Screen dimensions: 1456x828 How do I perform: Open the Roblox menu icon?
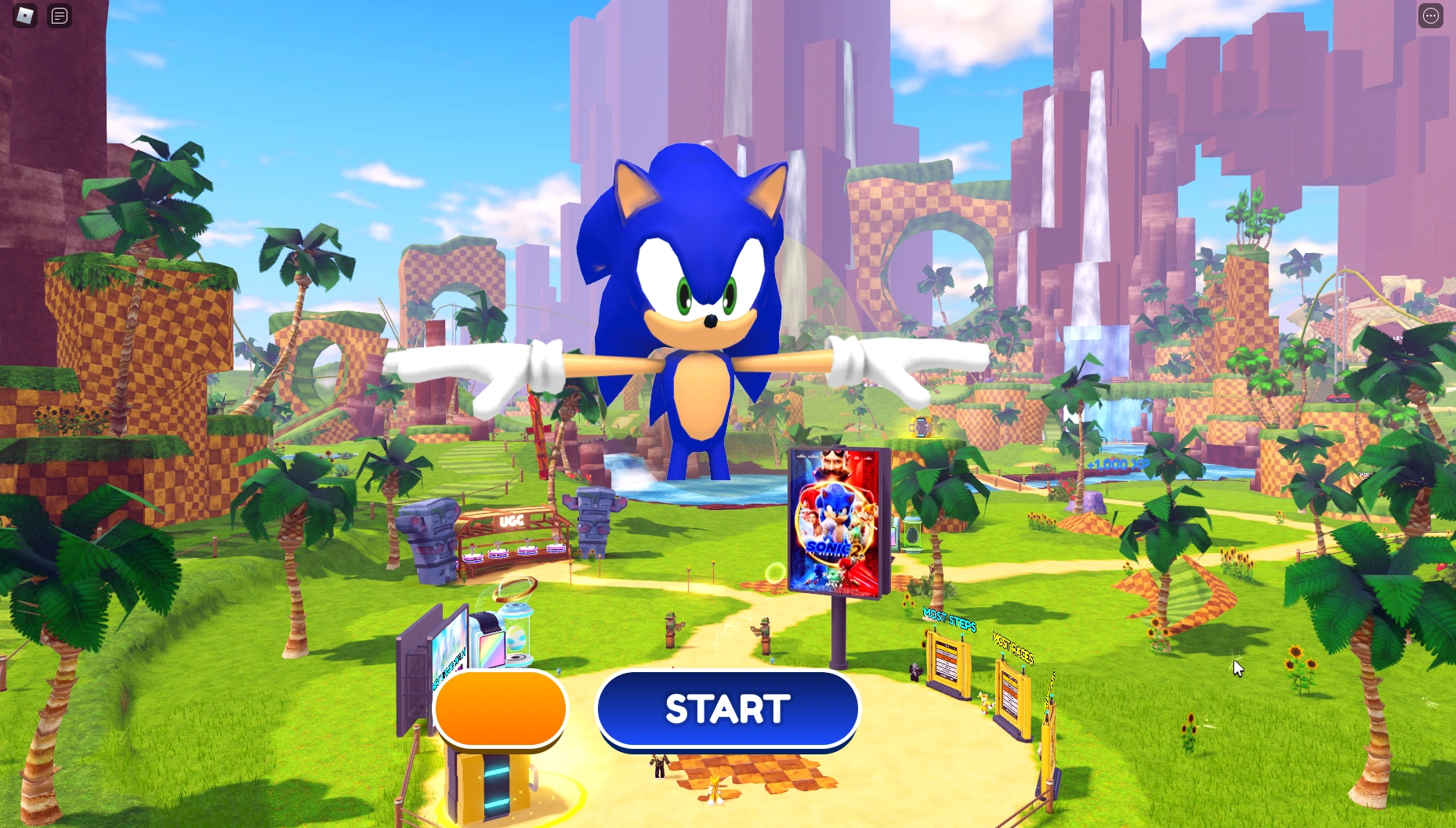(24, 16)
